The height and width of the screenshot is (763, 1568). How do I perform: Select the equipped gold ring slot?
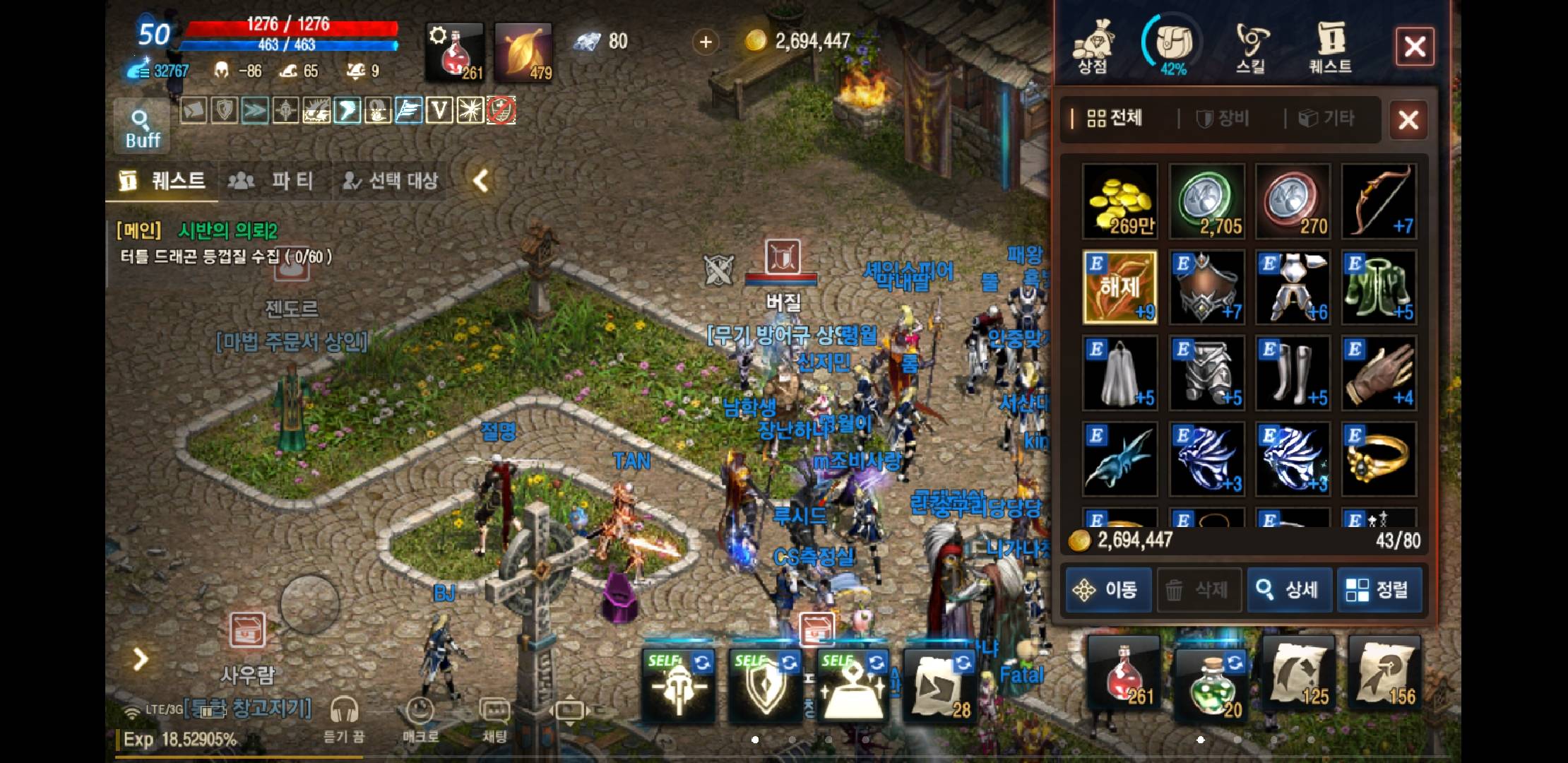1379,459
